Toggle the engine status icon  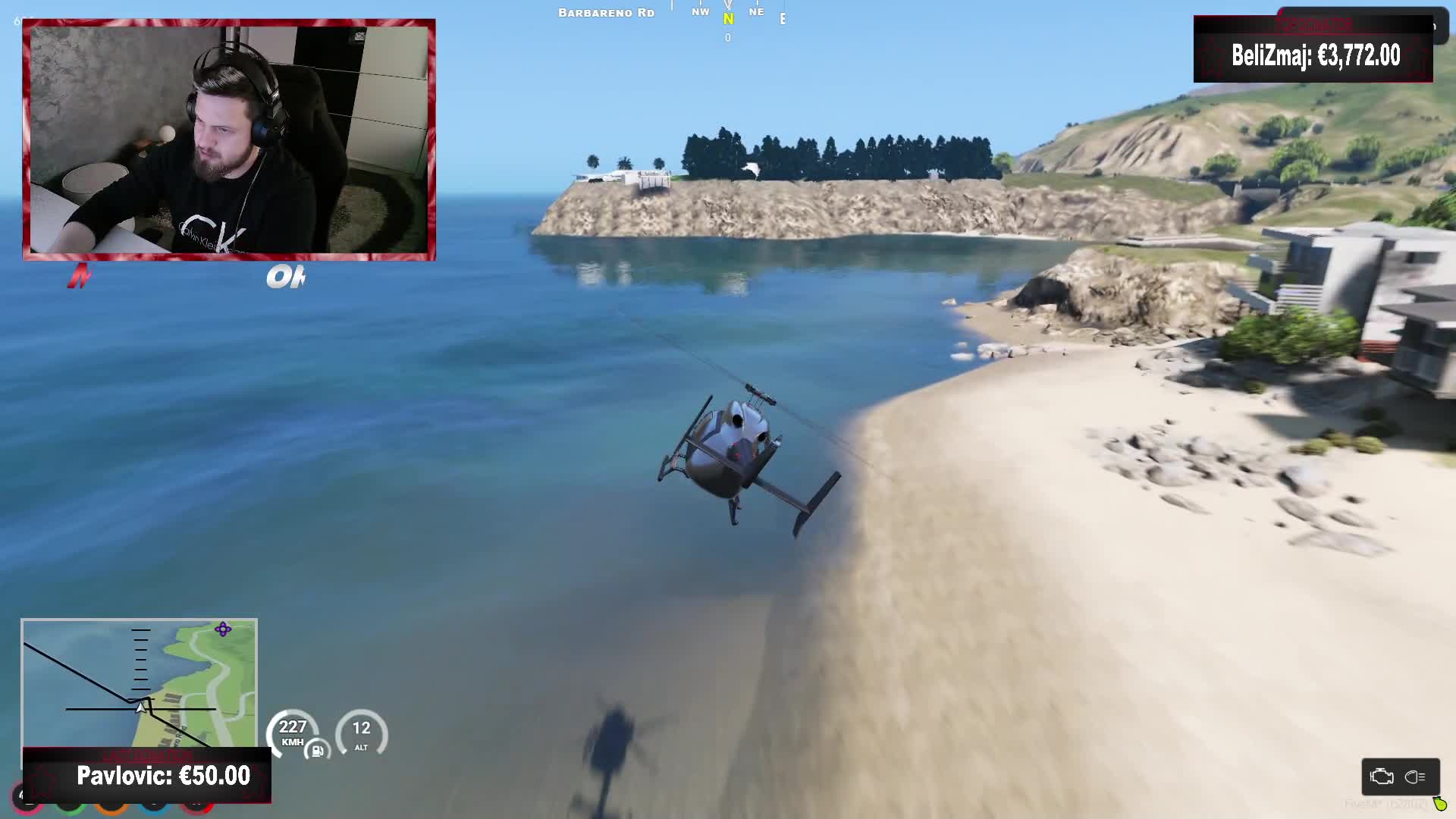click(x=1382, y=777)
